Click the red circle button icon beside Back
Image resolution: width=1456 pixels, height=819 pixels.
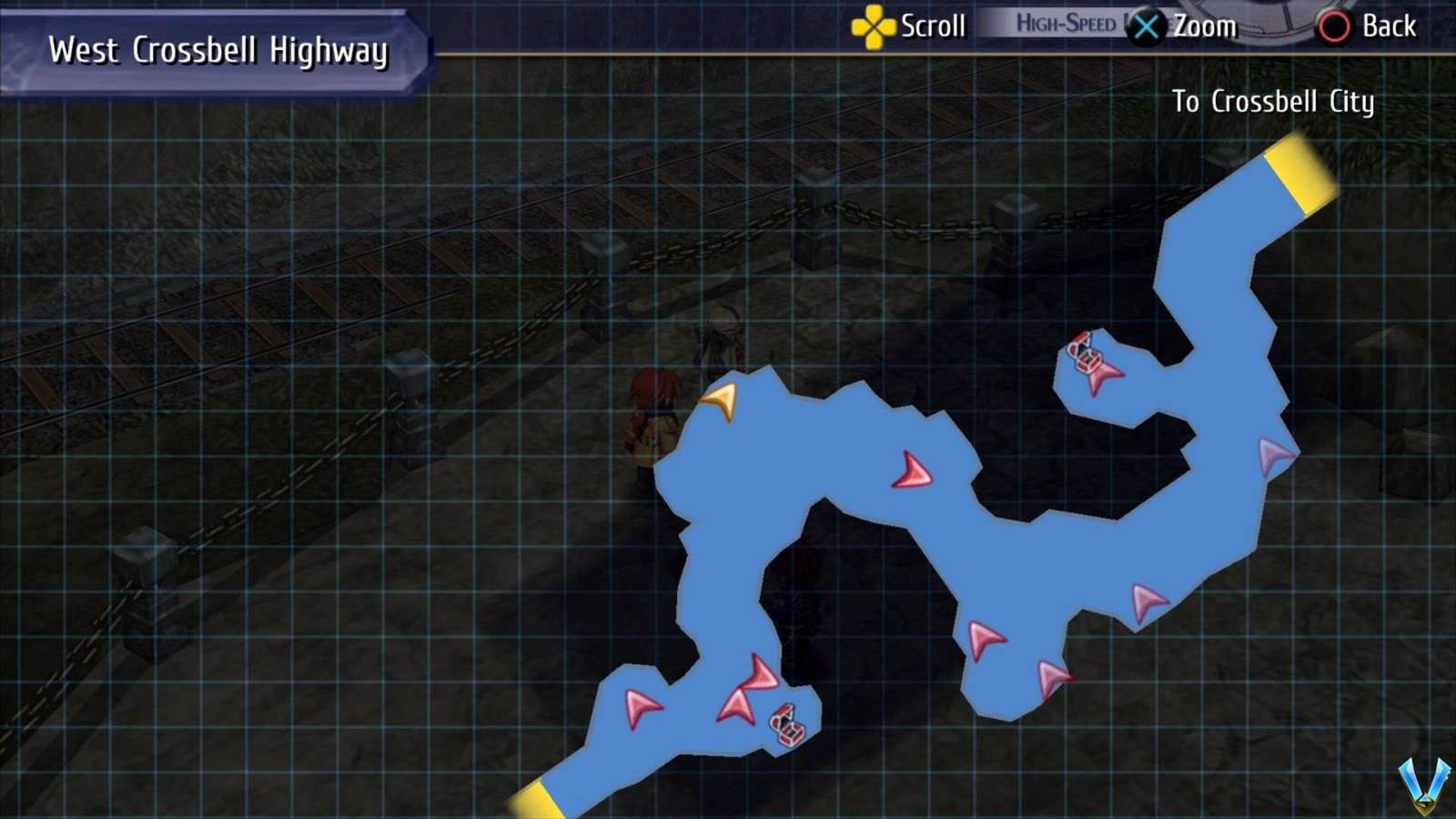tap(1332, 26)
